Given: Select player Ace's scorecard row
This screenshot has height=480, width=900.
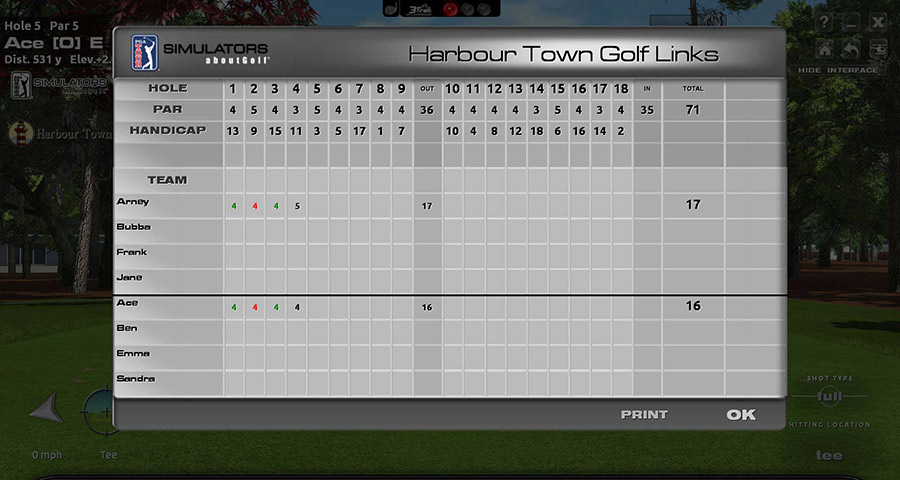Looking at the screenshot, I should coord(127,303).
